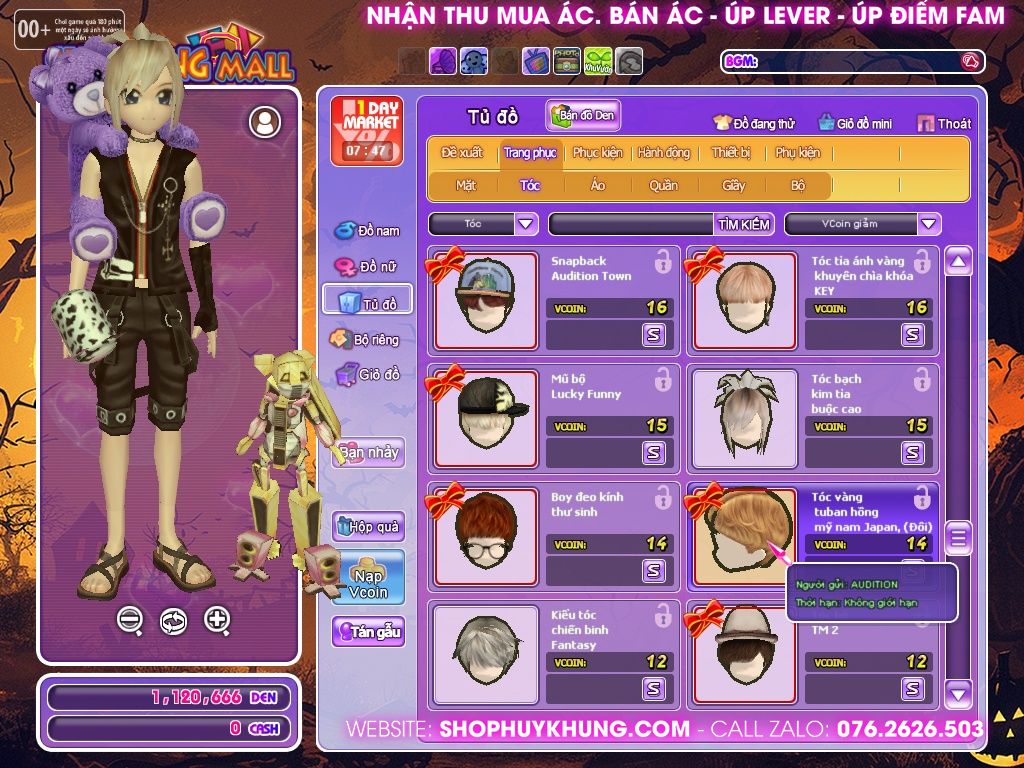Select the Thiết bị tab

click(x=731, y=153)
